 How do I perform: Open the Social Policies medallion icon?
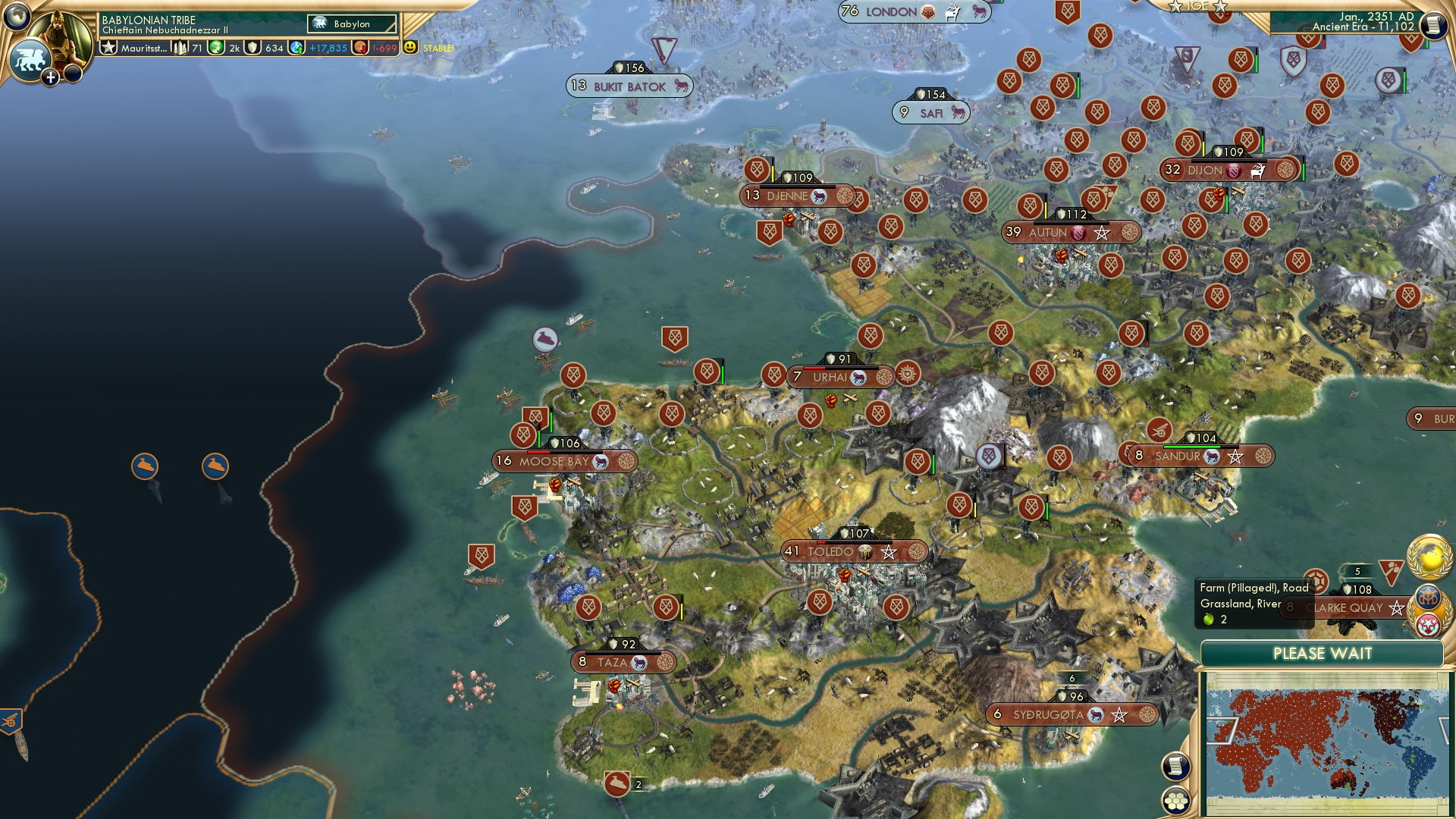pos(1428,598)
